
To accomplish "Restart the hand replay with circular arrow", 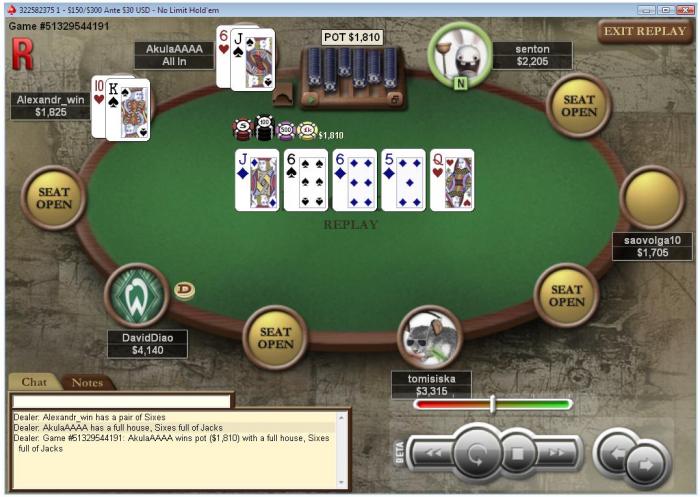I will coord(478,456).
